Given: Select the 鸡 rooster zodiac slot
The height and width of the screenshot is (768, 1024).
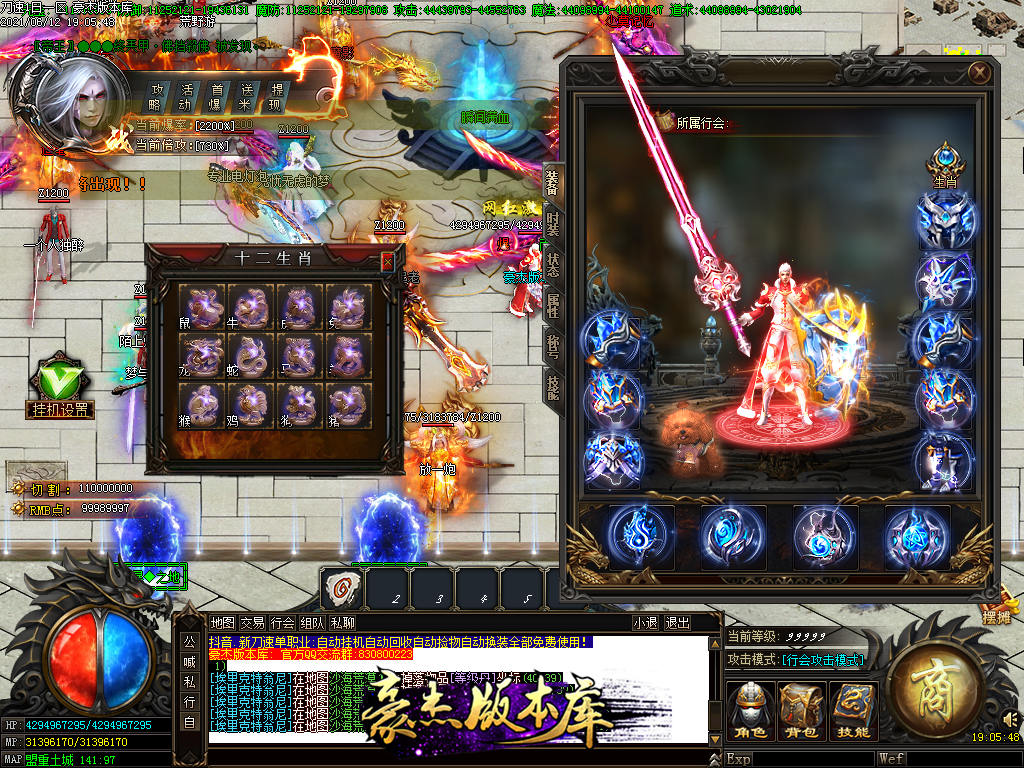Looking at the screenshot, I should (x=251, y=406).
